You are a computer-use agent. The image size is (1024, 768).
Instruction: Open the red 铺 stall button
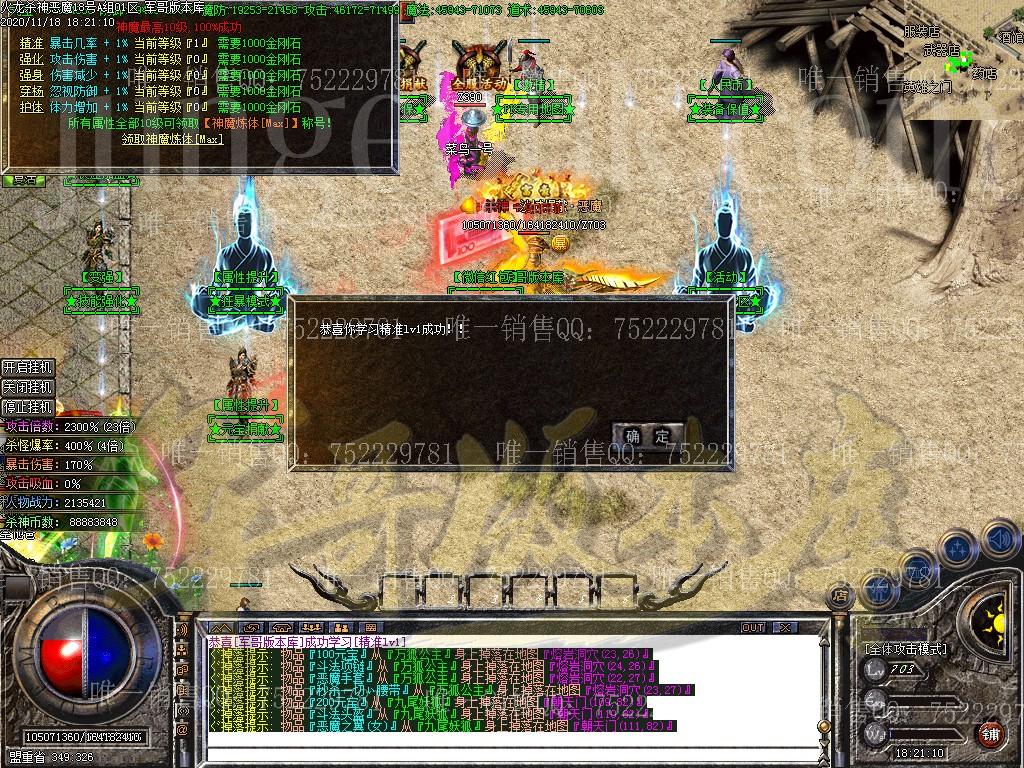[989, 735]
